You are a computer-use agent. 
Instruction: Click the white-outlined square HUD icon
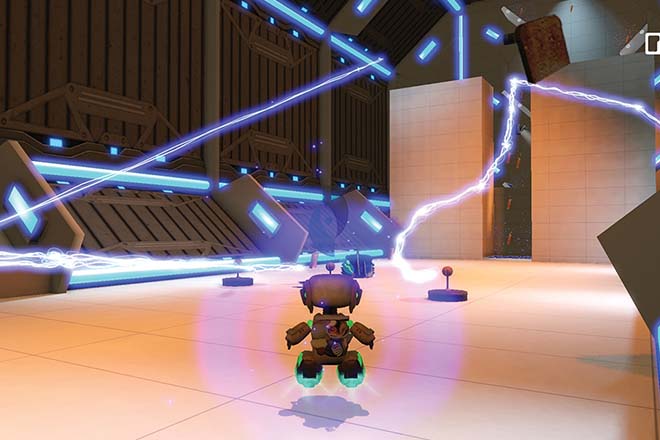click(654, 42)
